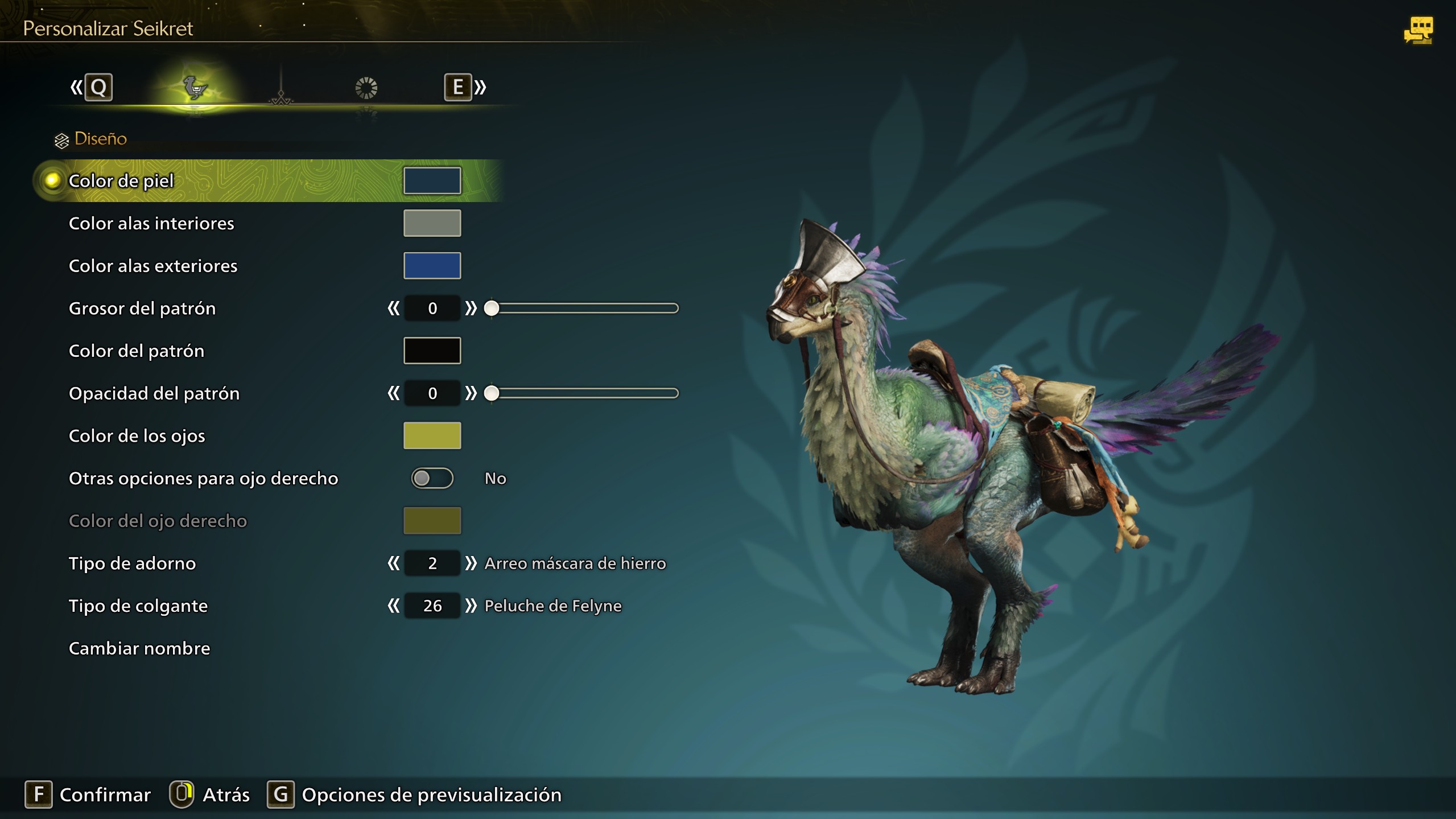Toggle Otras opciones para ojo derecho
The width and height of the screenshot is (1456, 819).
tap(432, 478)
